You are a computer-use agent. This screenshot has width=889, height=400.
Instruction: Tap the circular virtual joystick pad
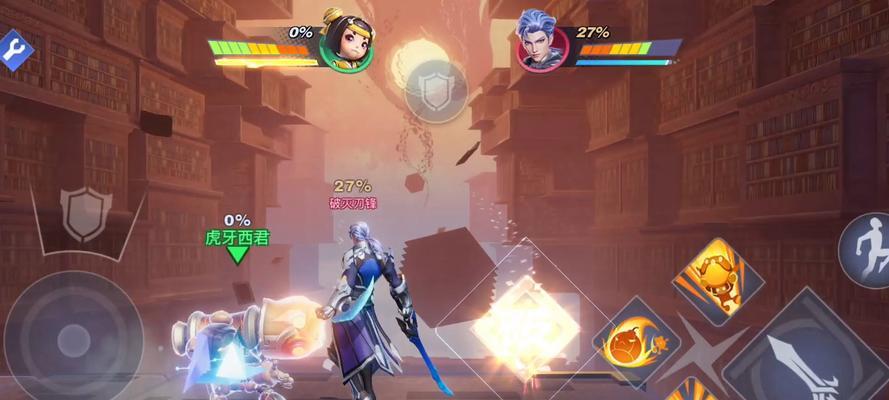74,336
